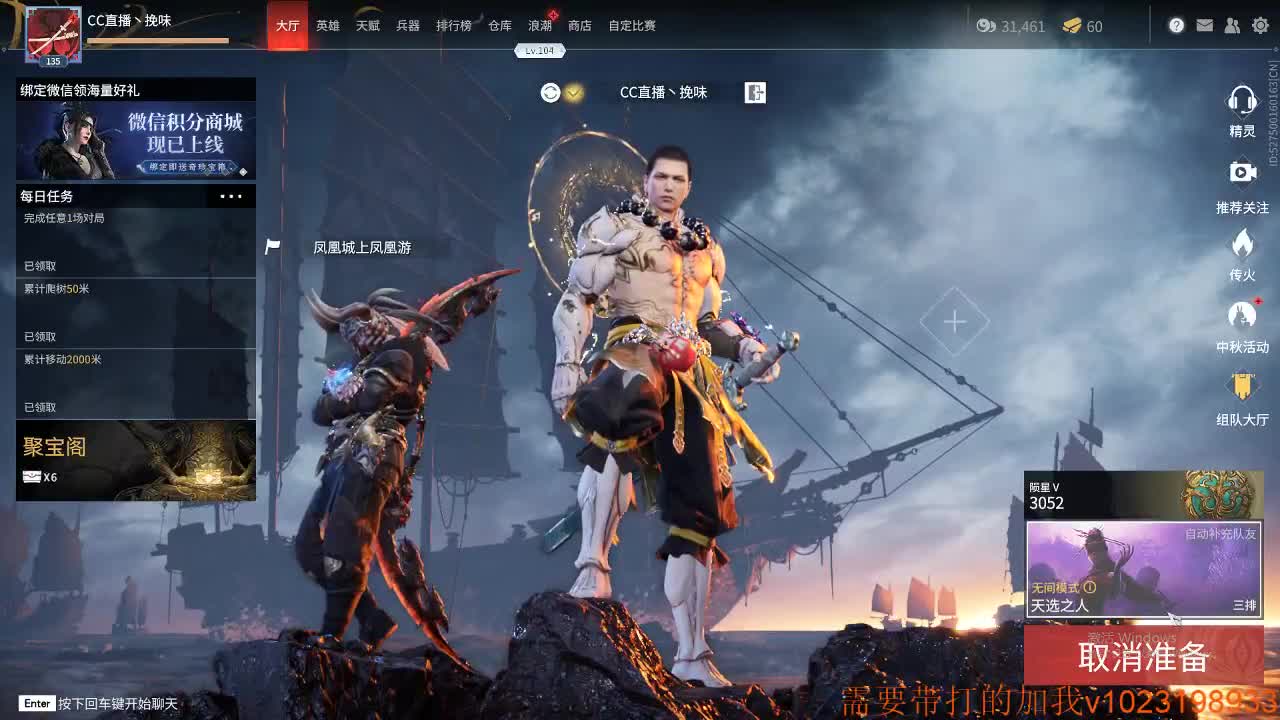The width and height of the screenshot is (1280, 720).
Task: Open the game settings gear
Action: point(1260,25)
